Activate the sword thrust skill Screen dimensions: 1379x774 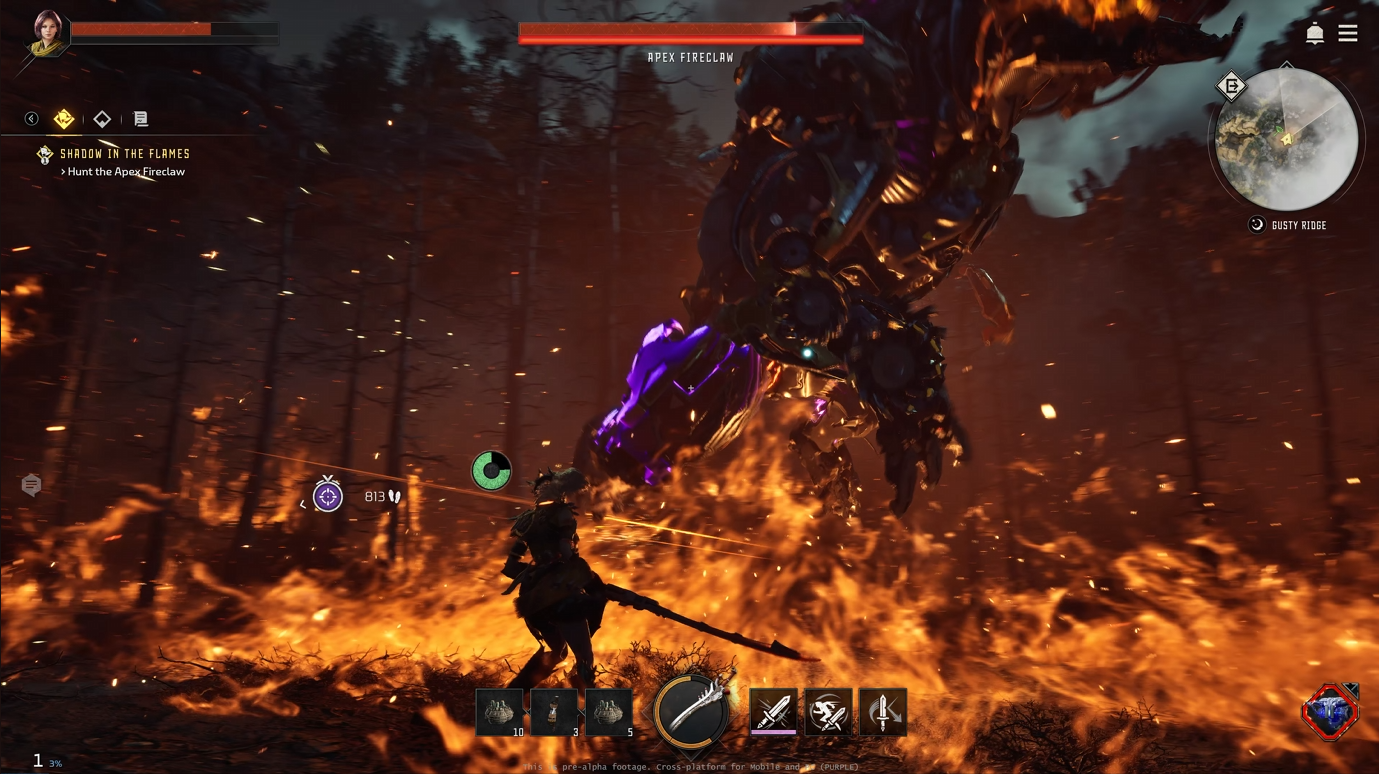(x=773, y=712)
